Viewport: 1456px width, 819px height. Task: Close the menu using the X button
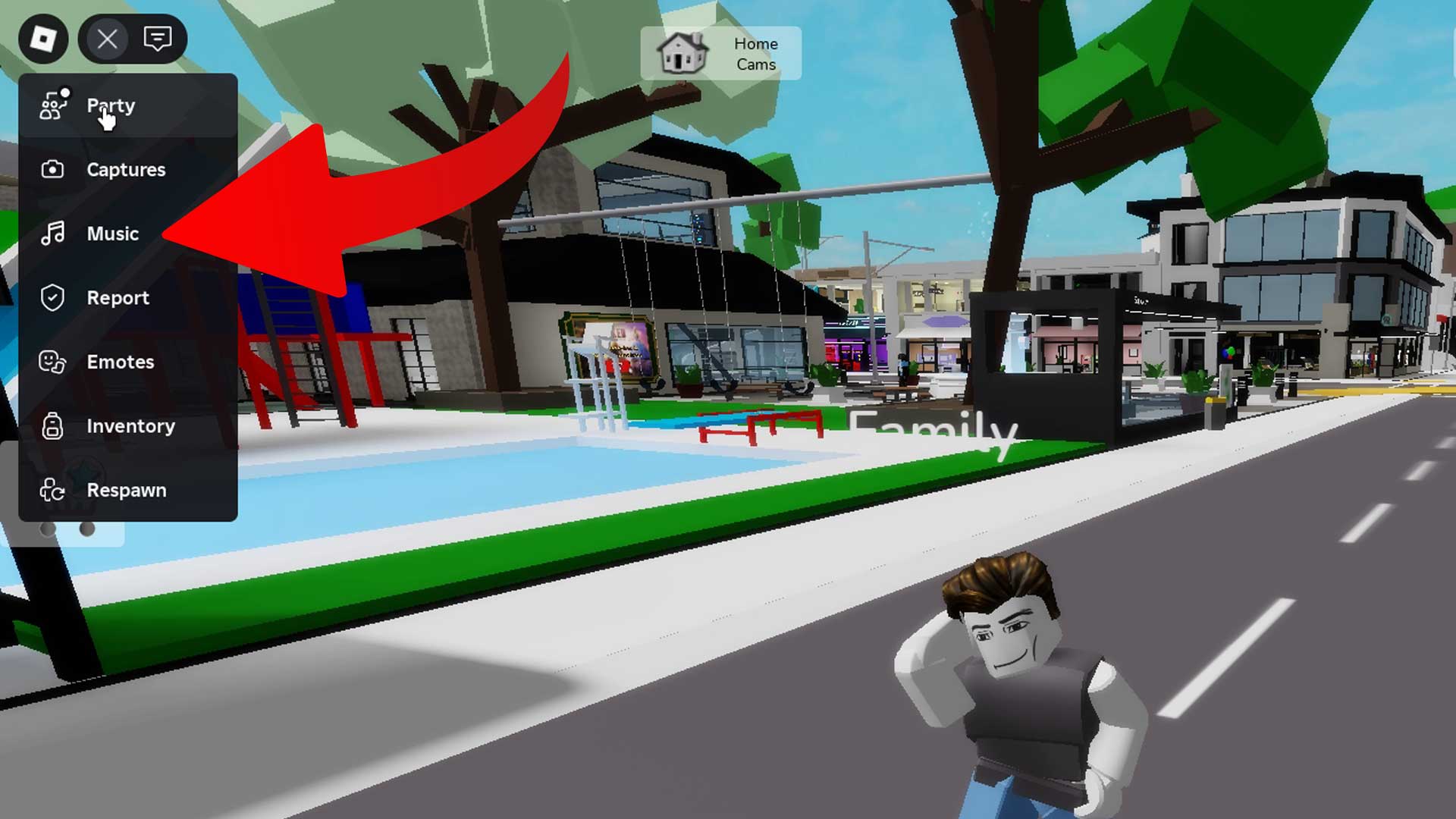[106, 39]
